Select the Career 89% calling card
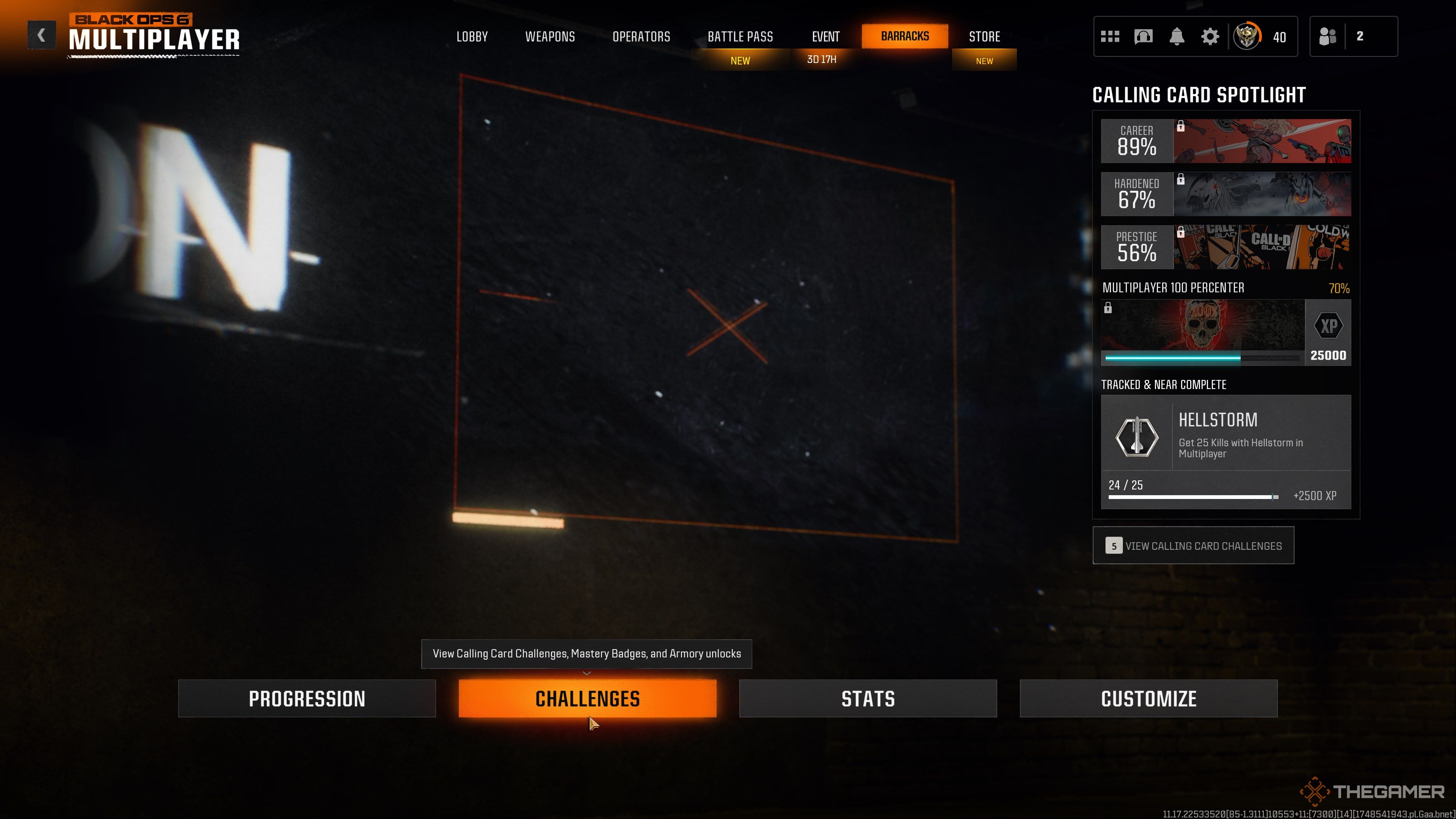 coord(1225,141)
